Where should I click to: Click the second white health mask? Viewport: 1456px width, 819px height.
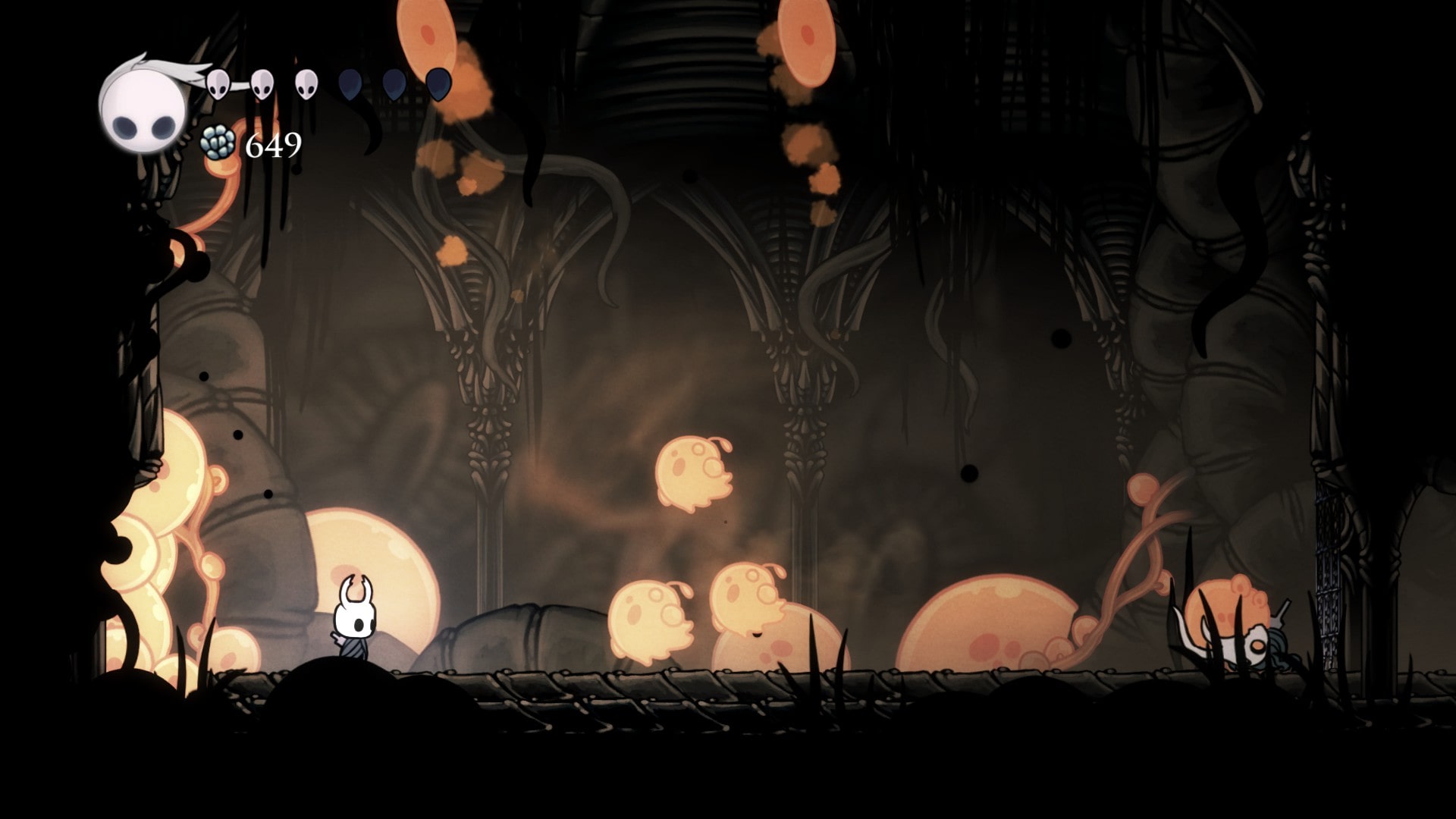coord(262,83)
